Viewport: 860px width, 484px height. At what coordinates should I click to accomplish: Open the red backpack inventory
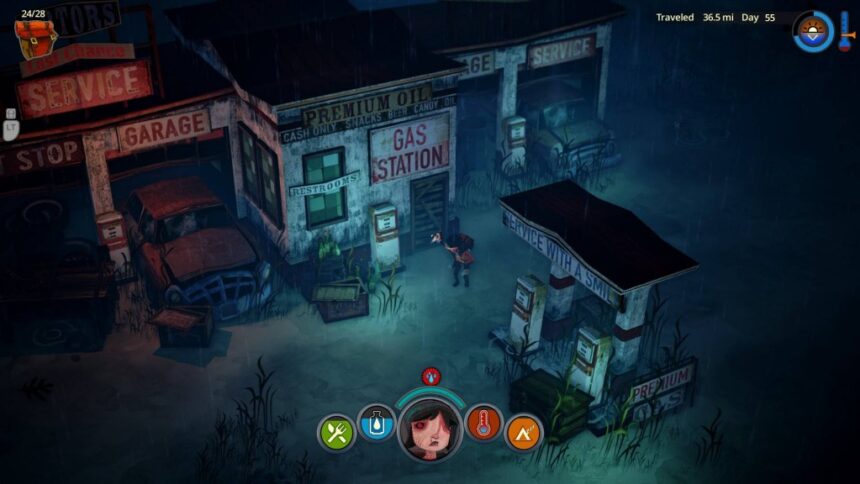click(x=35, y=36)
